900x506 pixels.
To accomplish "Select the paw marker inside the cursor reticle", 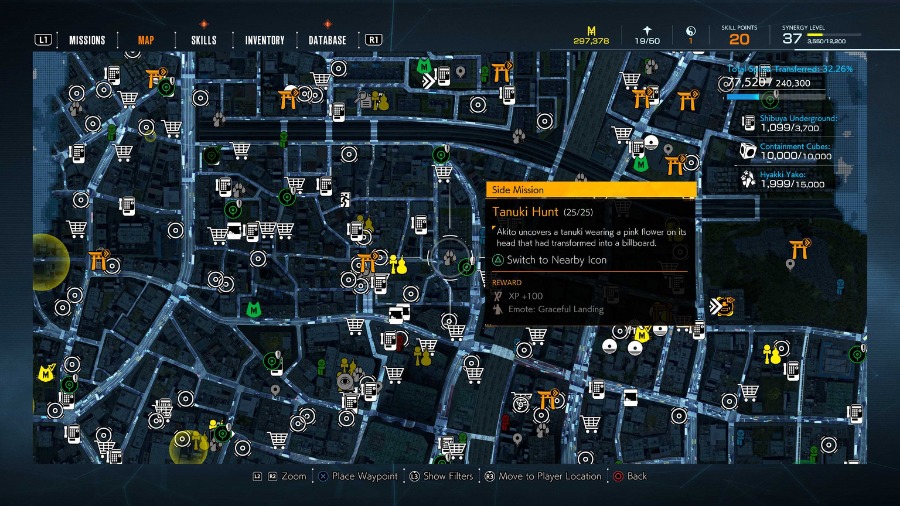I will (450, 257).
